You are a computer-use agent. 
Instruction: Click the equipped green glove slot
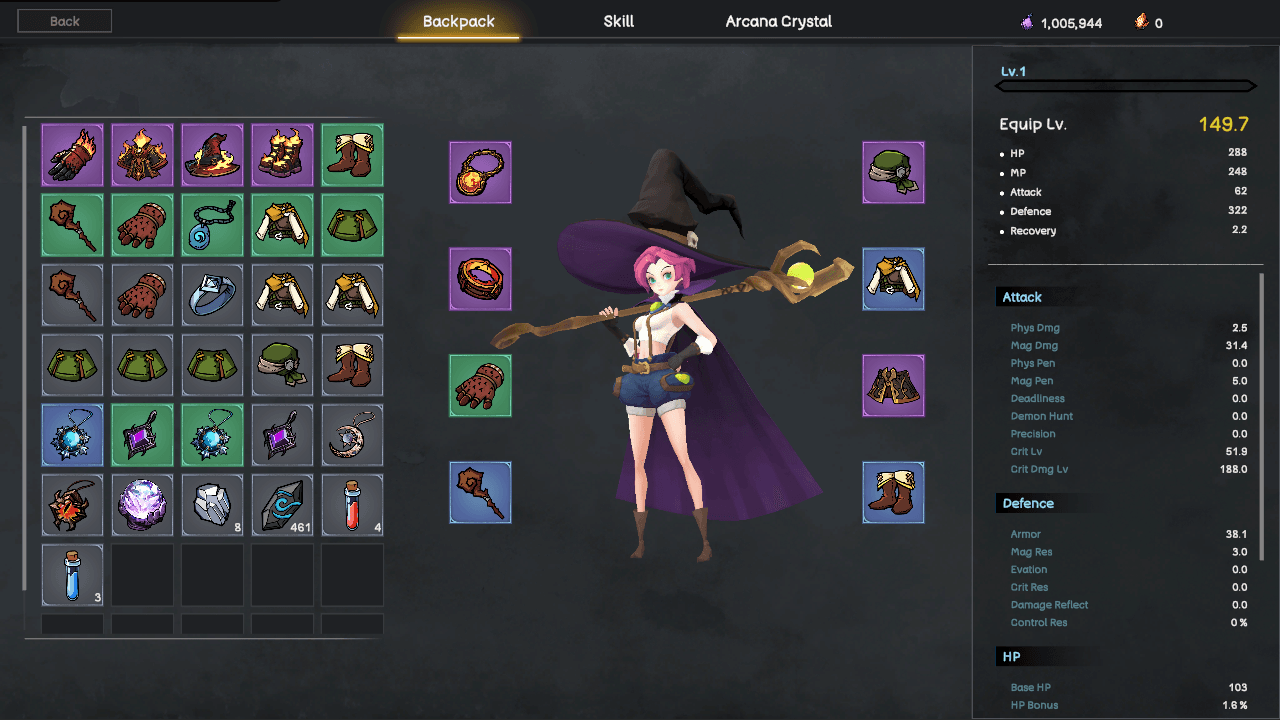point(480,385)
